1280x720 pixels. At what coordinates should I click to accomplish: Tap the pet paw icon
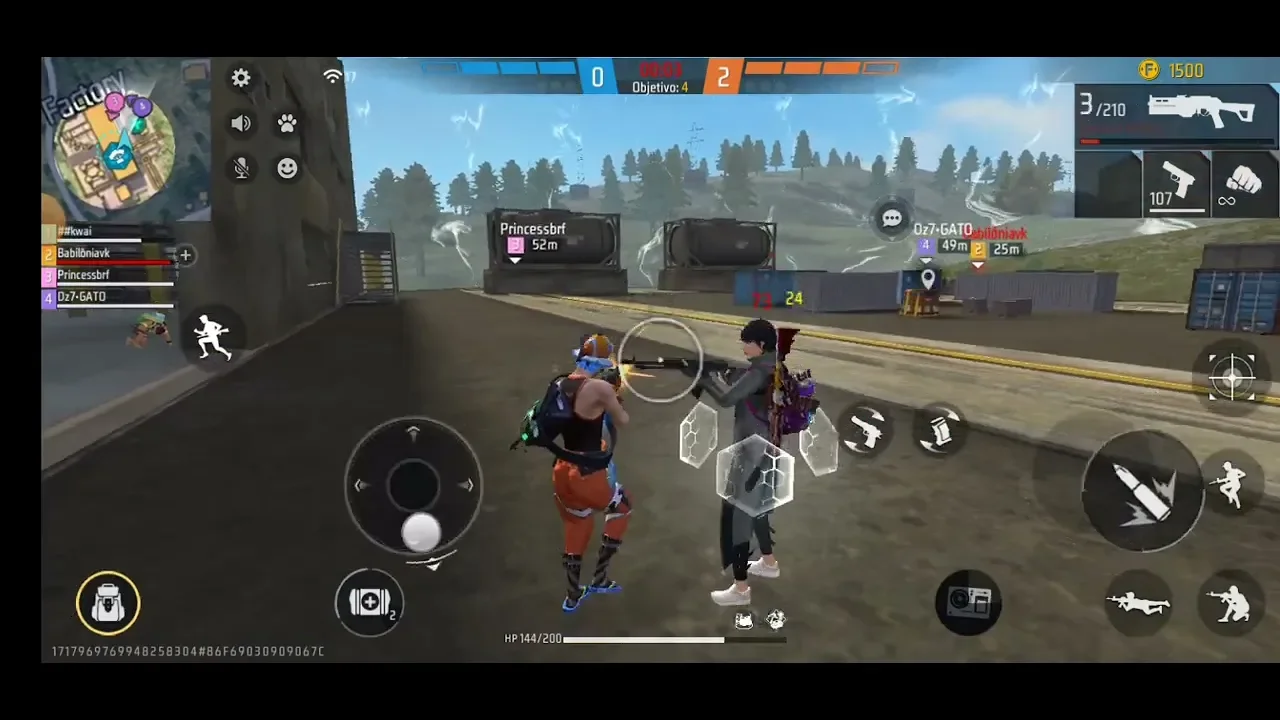point(287,123)
